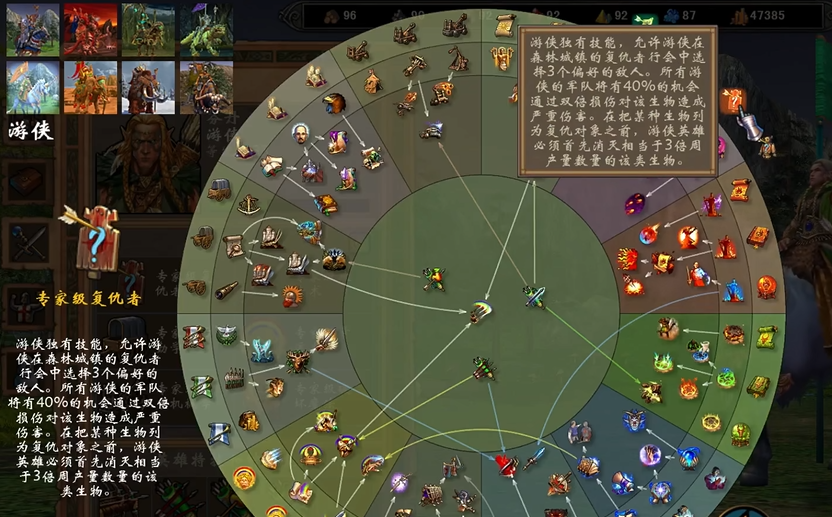The width and height of the screenshot is (832, 517).
Task: Choose the green lizard rider portrait
Action: point(206,30)
